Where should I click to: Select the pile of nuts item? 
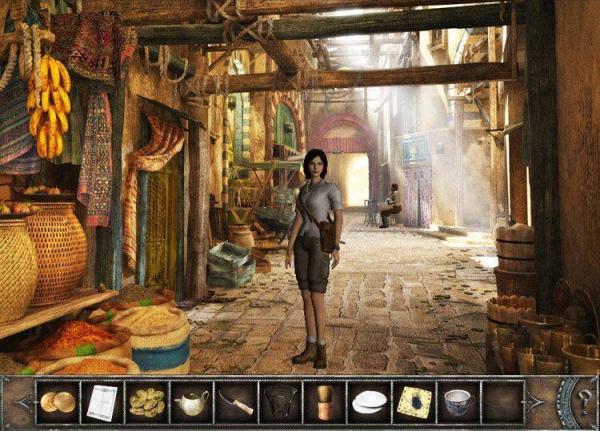[x=147, y=402]
